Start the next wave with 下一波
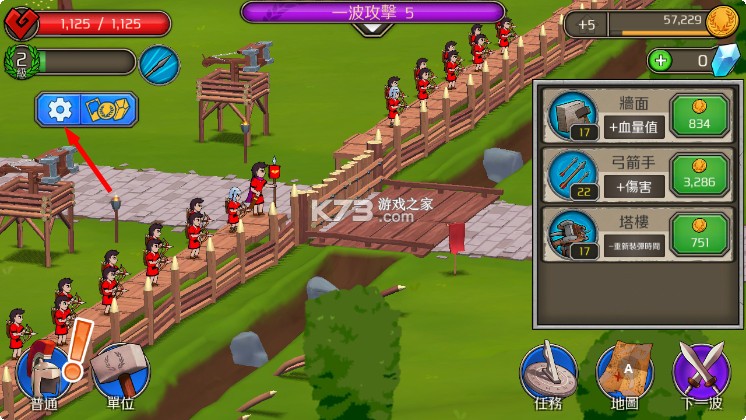The width and height of the screenshot is (746, 420). [702, 375]
